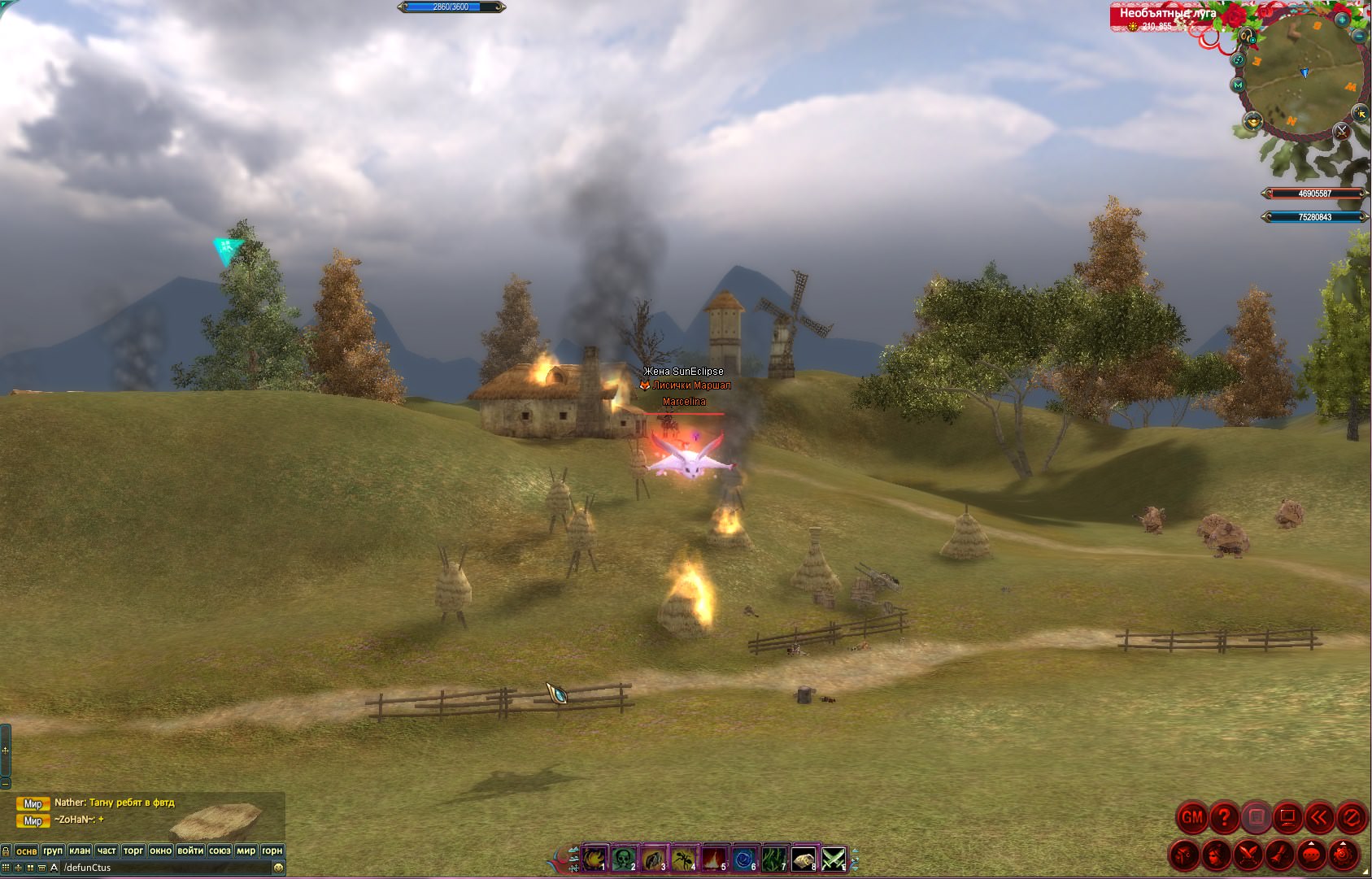Switch to the "клан" chat tab
Viewport: 1372px width, 879px height.
click(x=80, y=851)
